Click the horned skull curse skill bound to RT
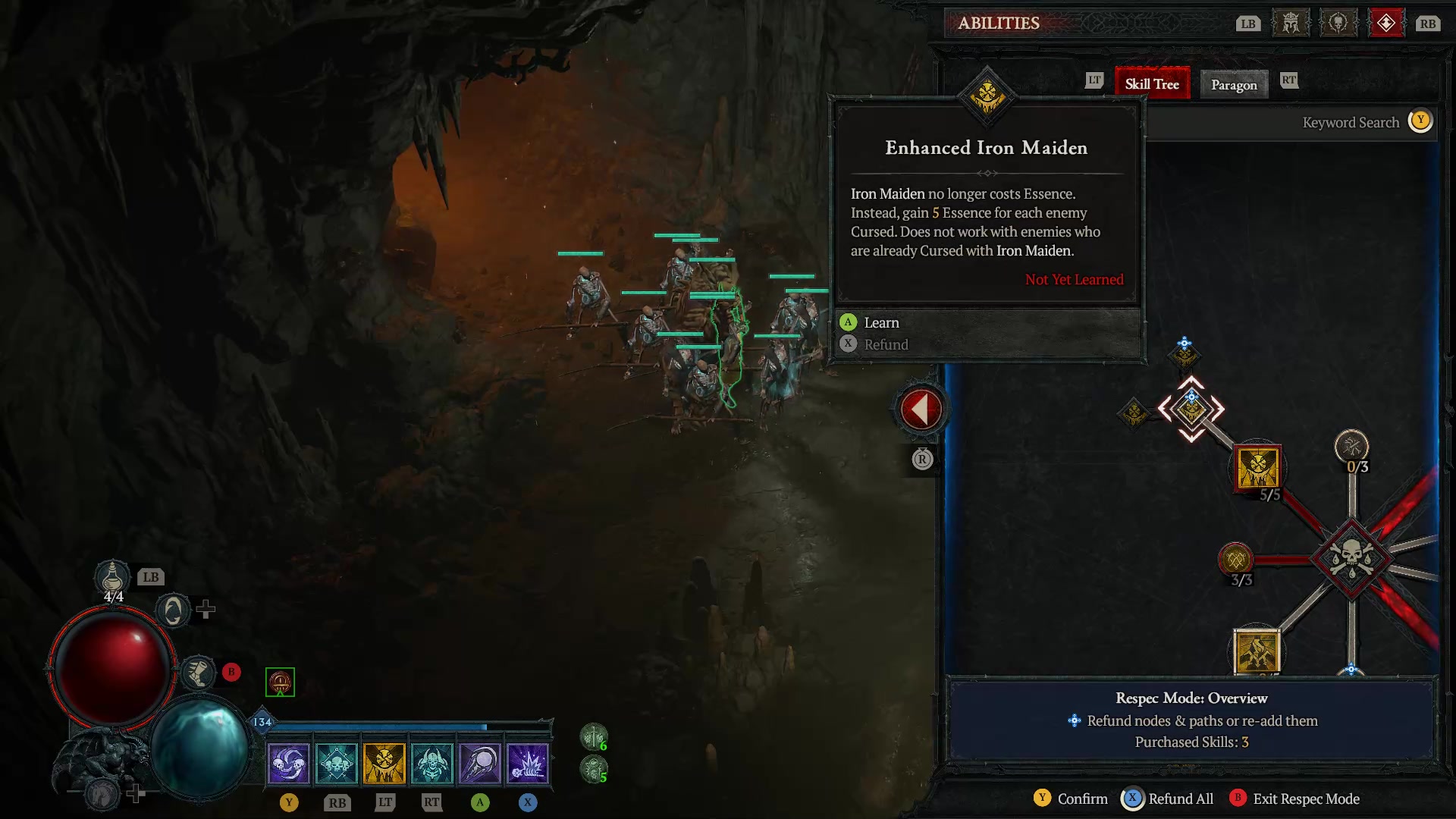 432,762
